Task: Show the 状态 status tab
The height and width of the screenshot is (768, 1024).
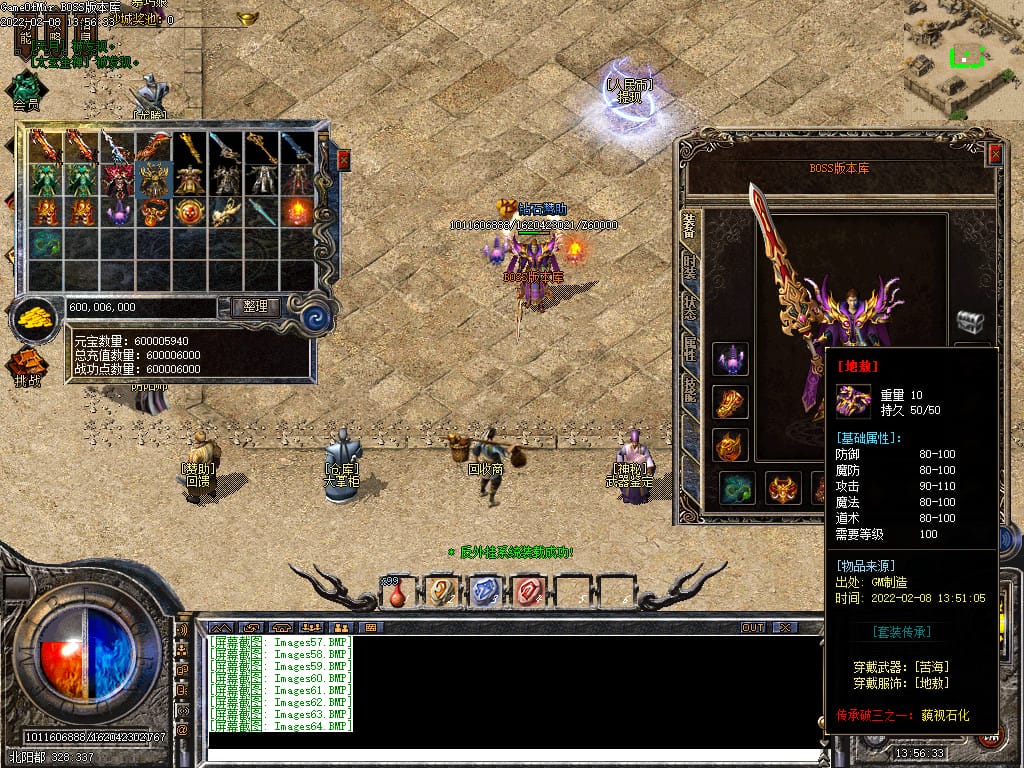Action: point(690,306)
